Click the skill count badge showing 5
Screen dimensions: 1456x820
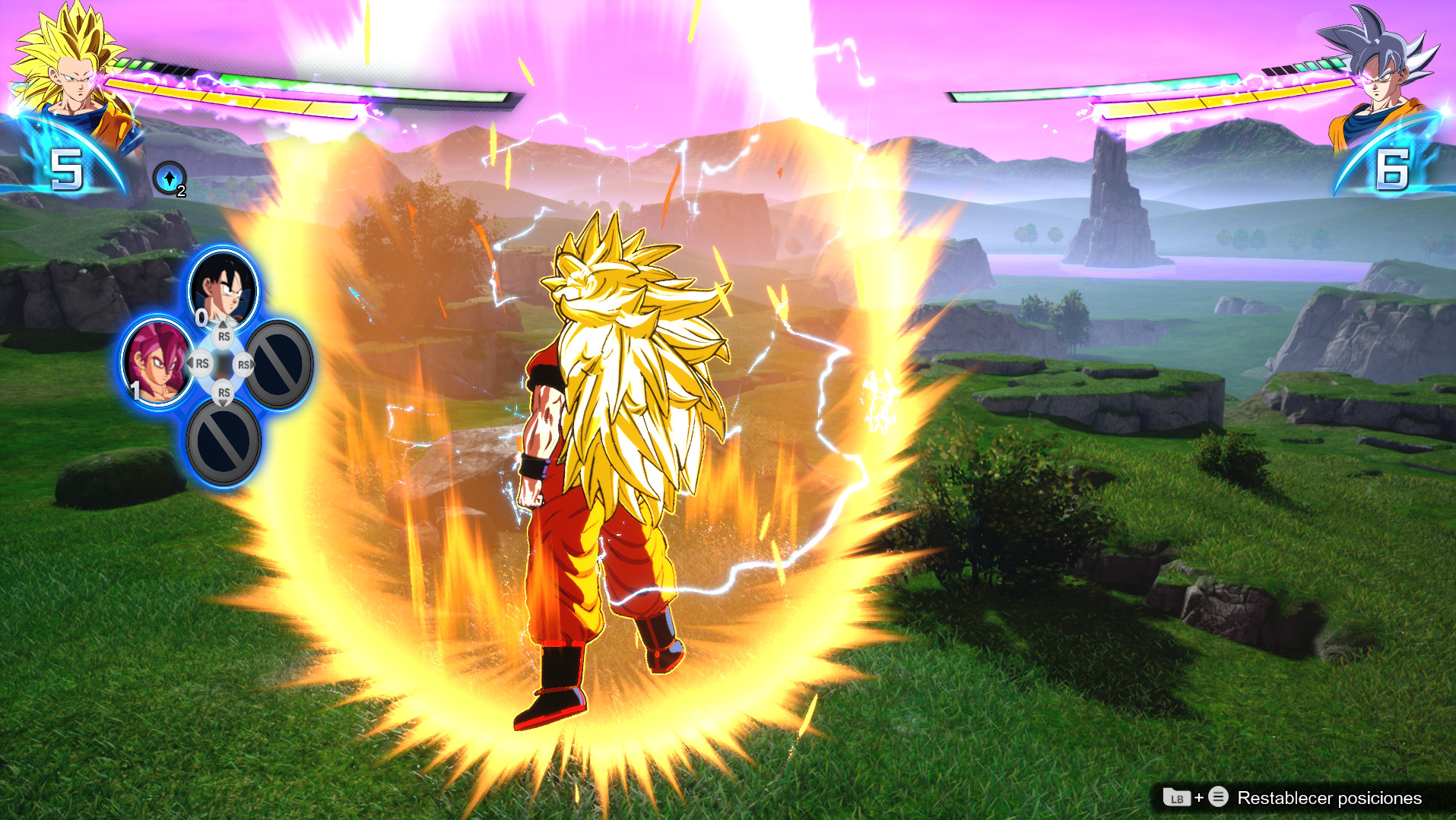point(65,169)
